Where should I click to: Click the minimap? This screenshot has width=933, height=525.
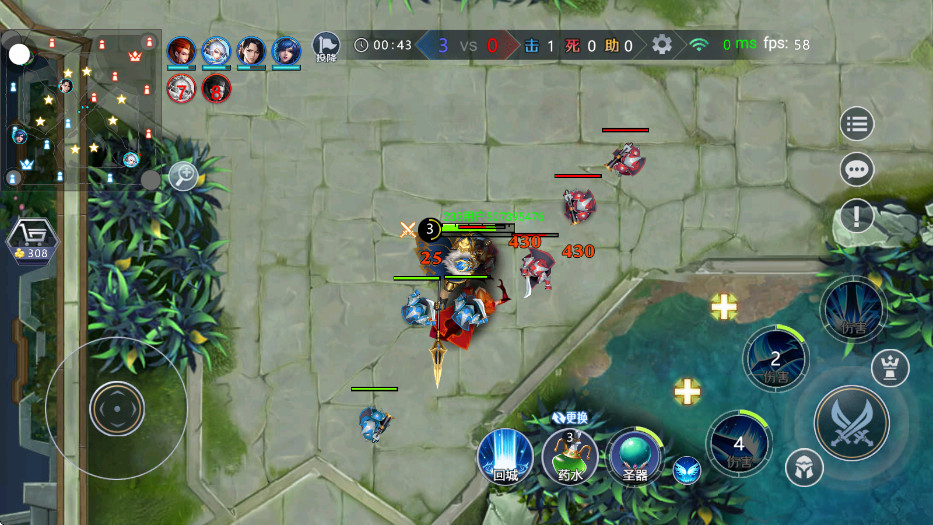82,110
